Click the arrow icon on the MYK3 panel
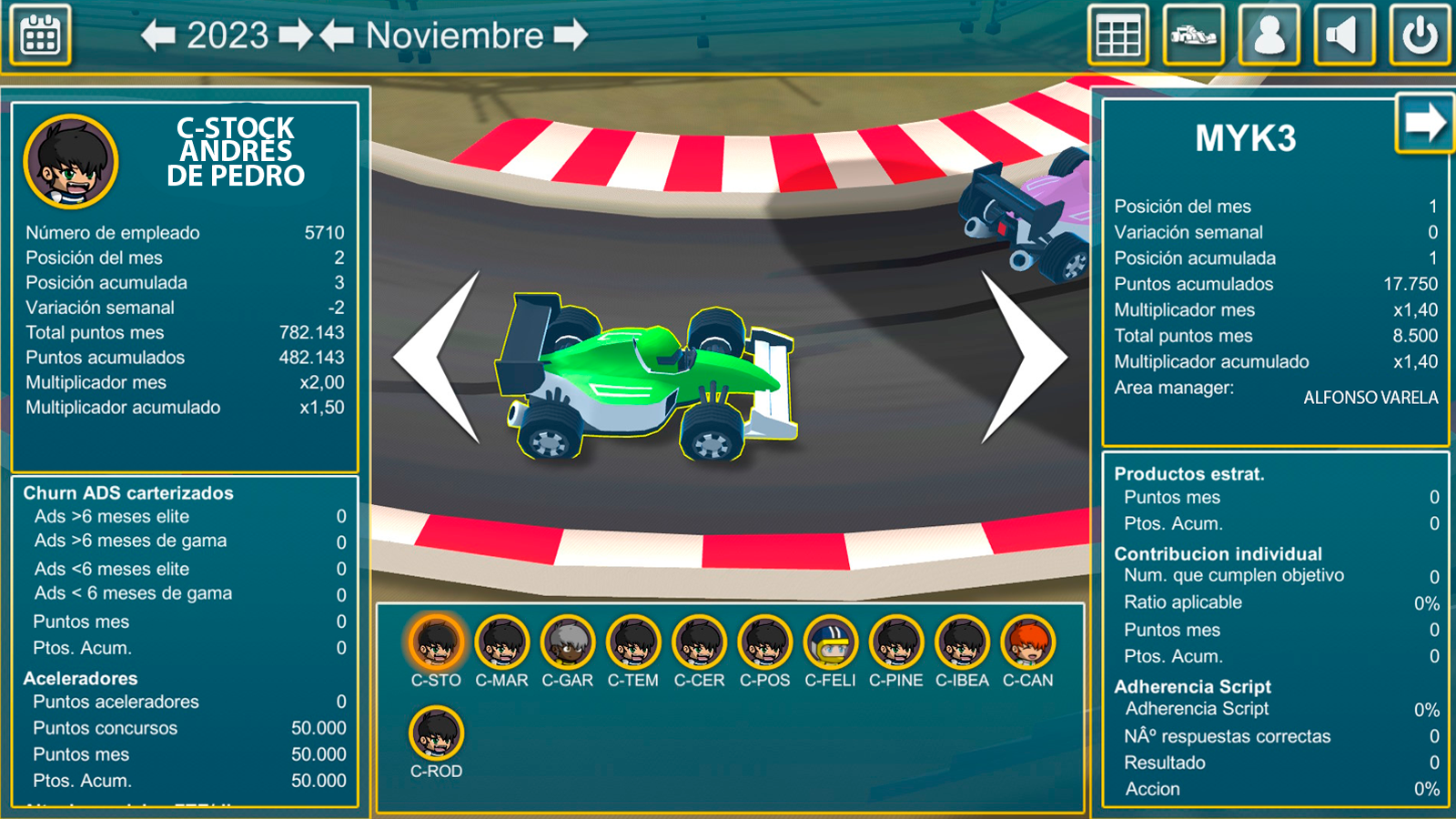Screen dimensions: 1456x819 1426,123
